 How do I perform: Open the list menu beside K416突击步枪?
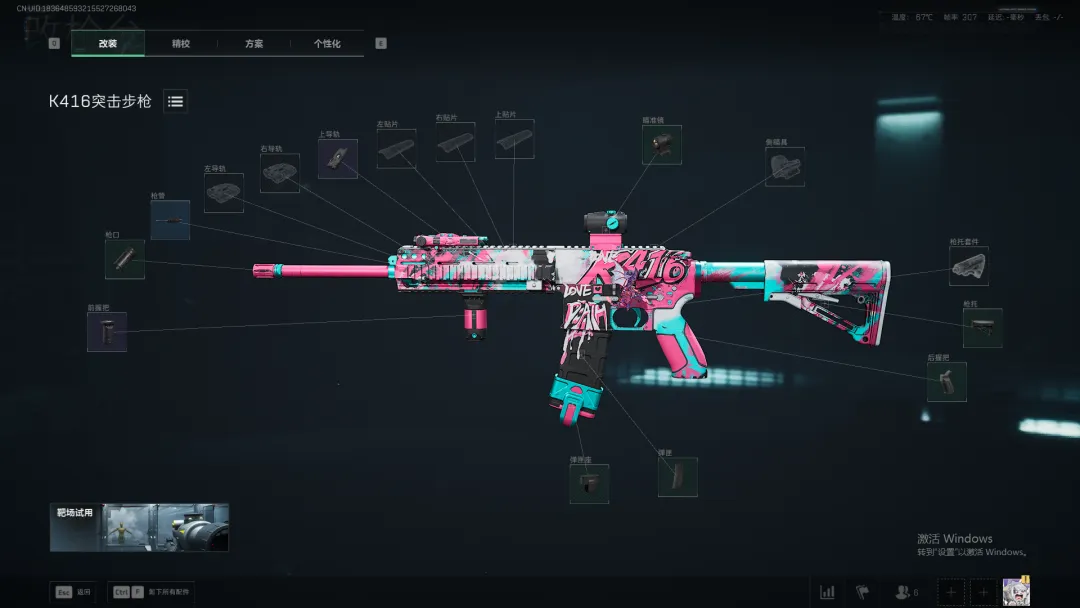point(175,101)
